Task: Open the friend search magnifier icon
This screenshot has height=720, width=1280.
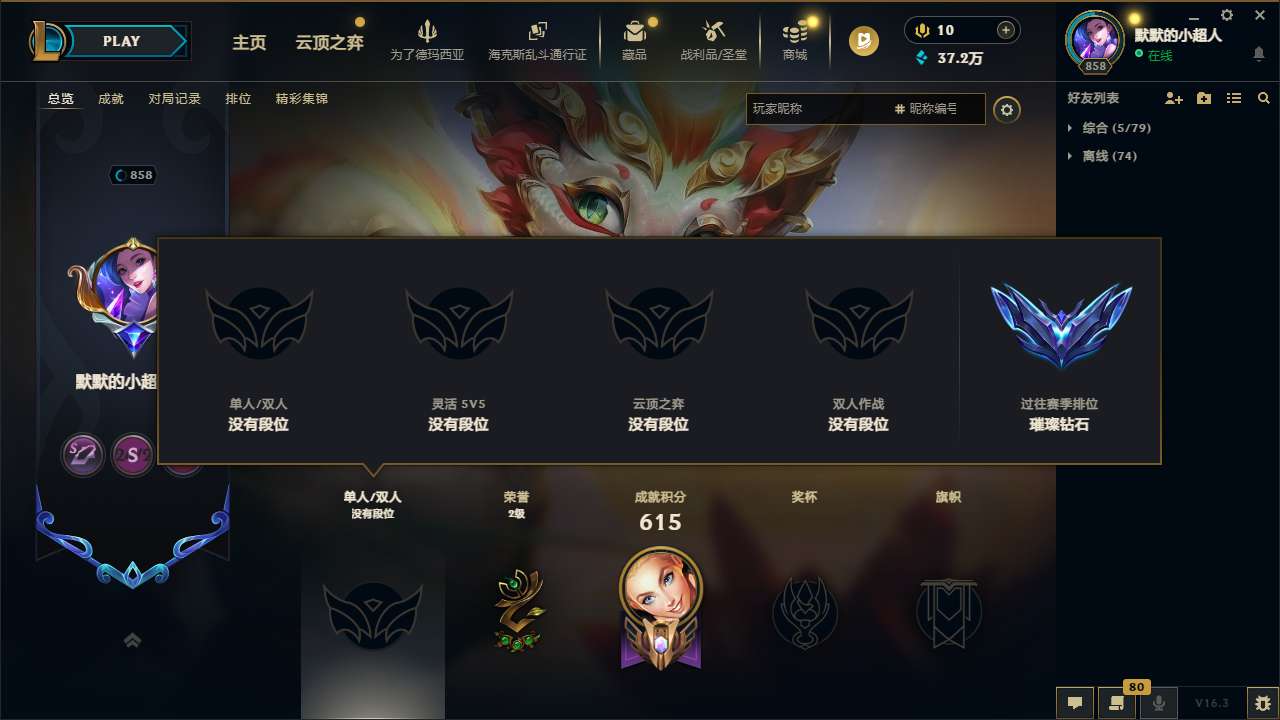Action: [x=1263, y=98]
